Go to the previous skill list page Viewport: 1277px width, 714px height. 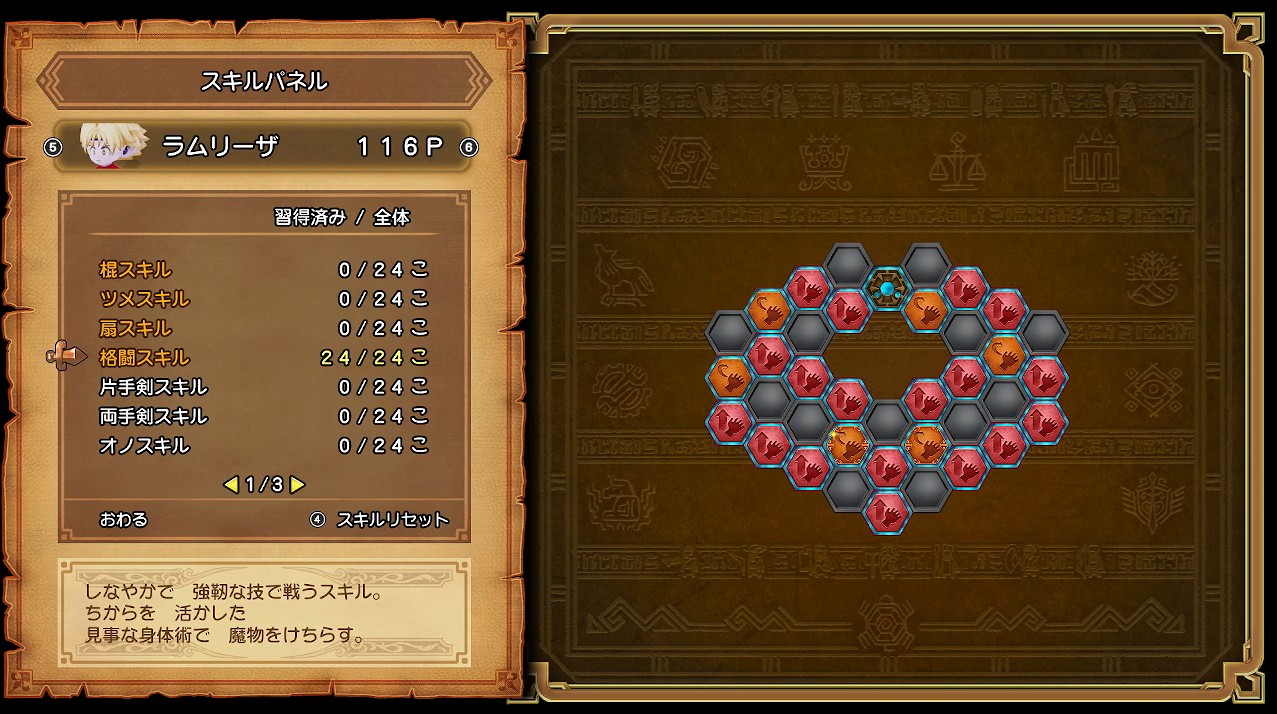click(230, 485)
